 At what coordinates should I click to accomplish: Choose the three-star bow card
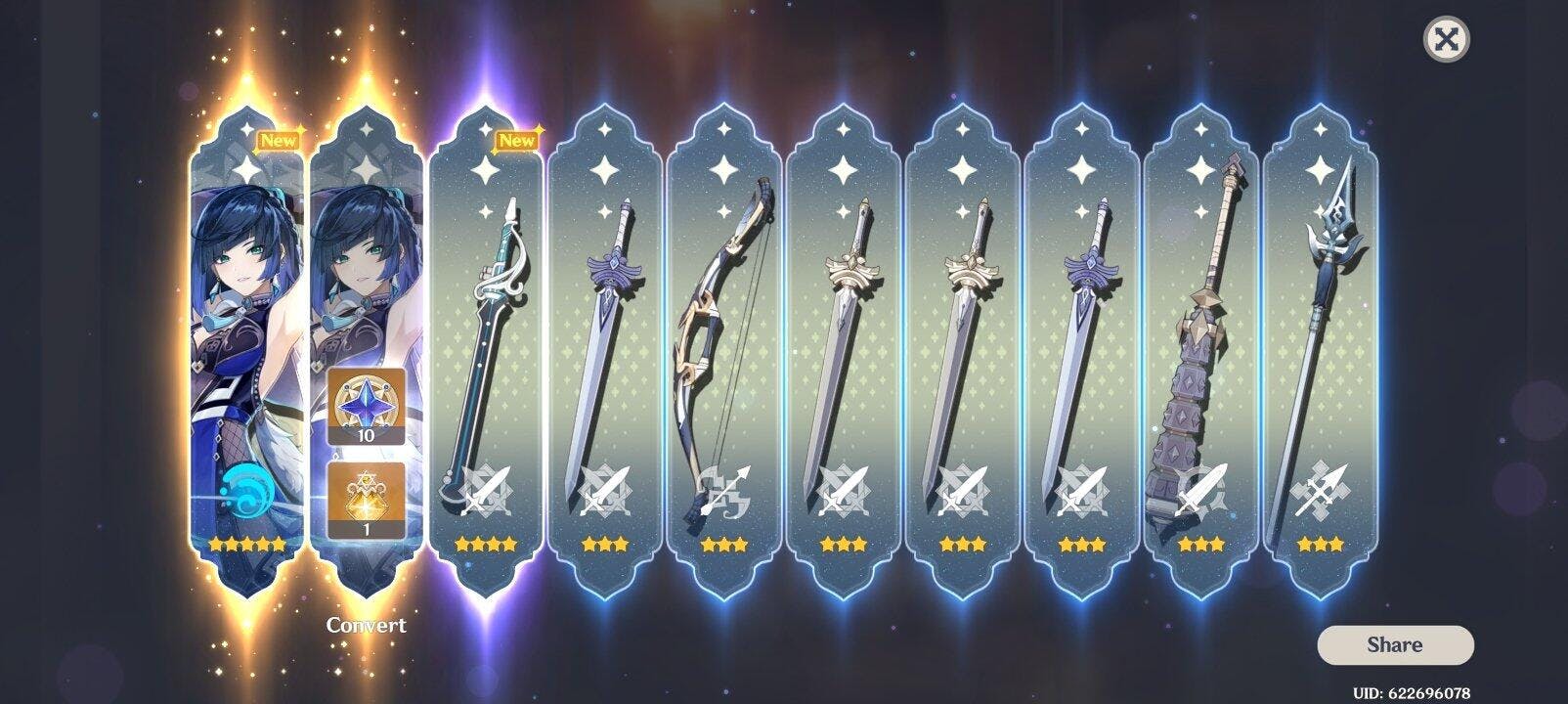click(x=724, y=352)
